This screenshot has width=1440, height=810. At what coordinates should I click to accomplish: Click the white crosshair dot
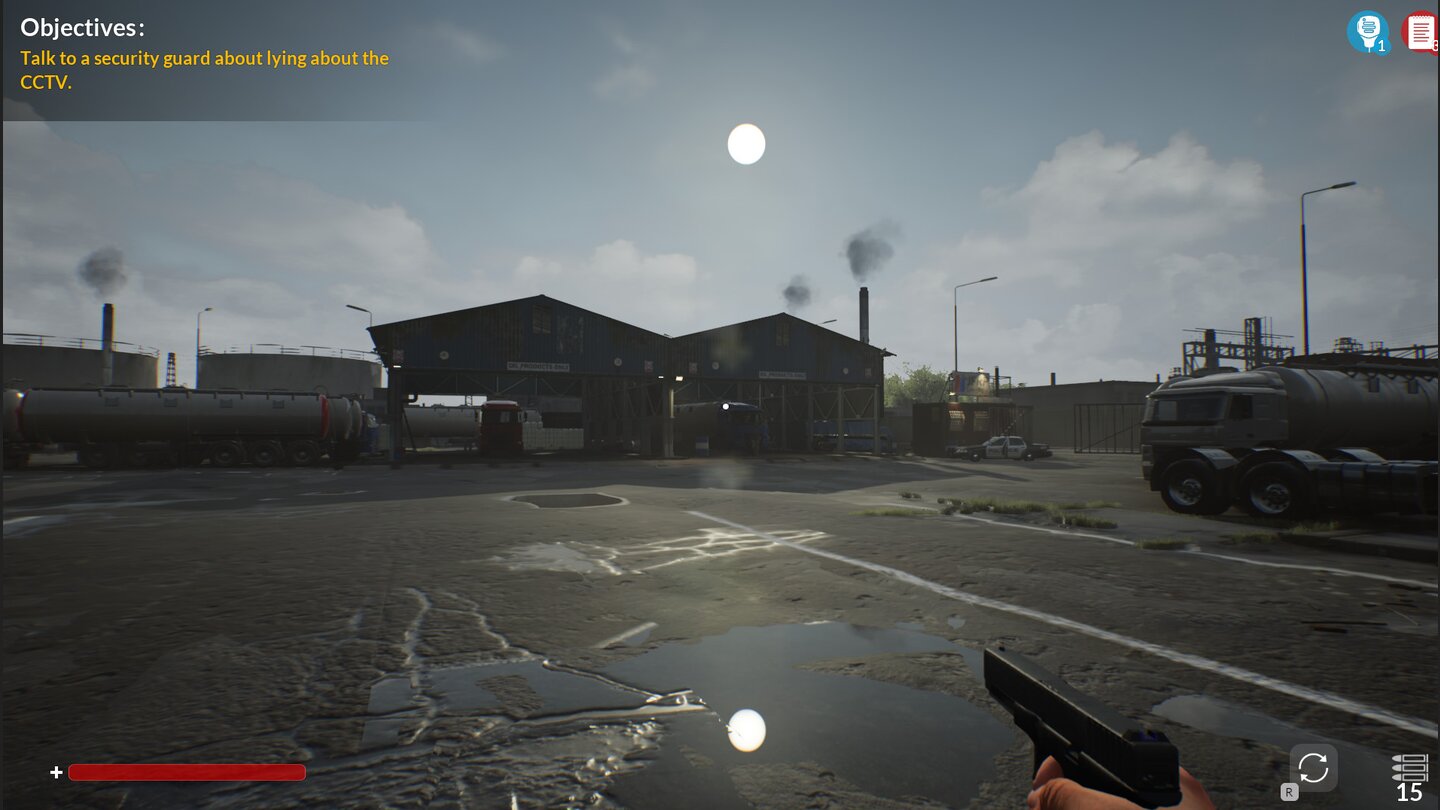pos(724,405)
